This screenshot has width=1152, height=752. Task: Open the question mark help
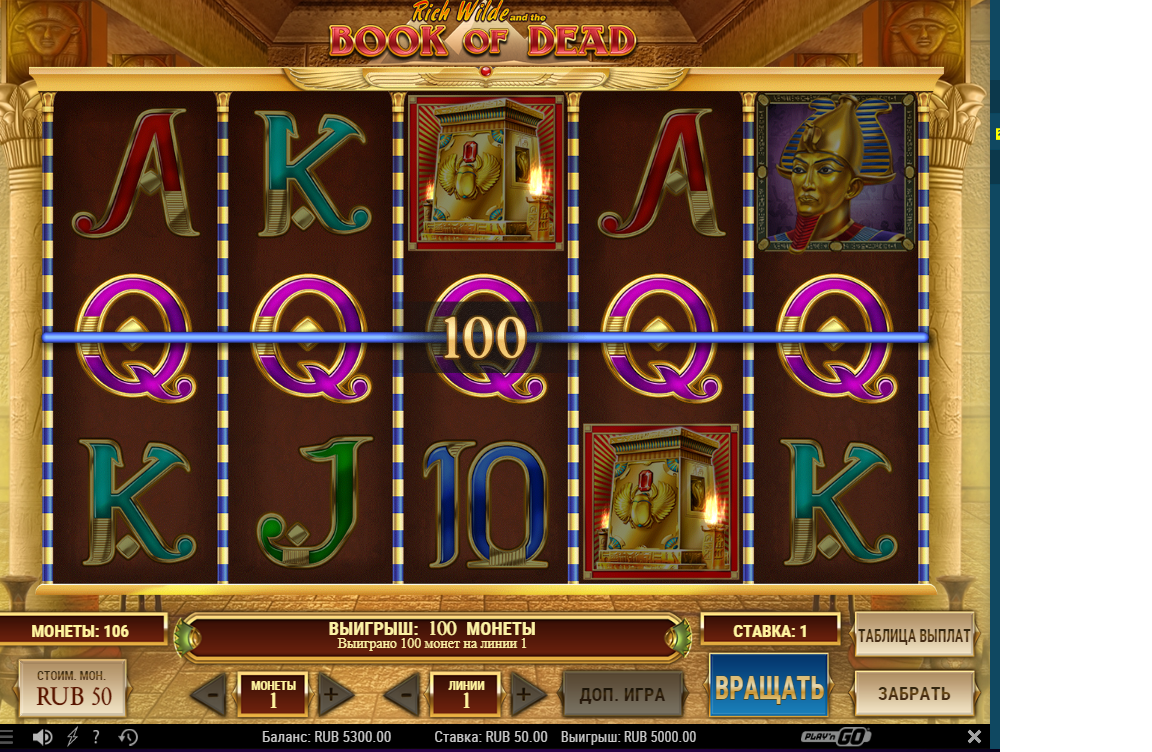pyautogui.click(x=96, y=738)
